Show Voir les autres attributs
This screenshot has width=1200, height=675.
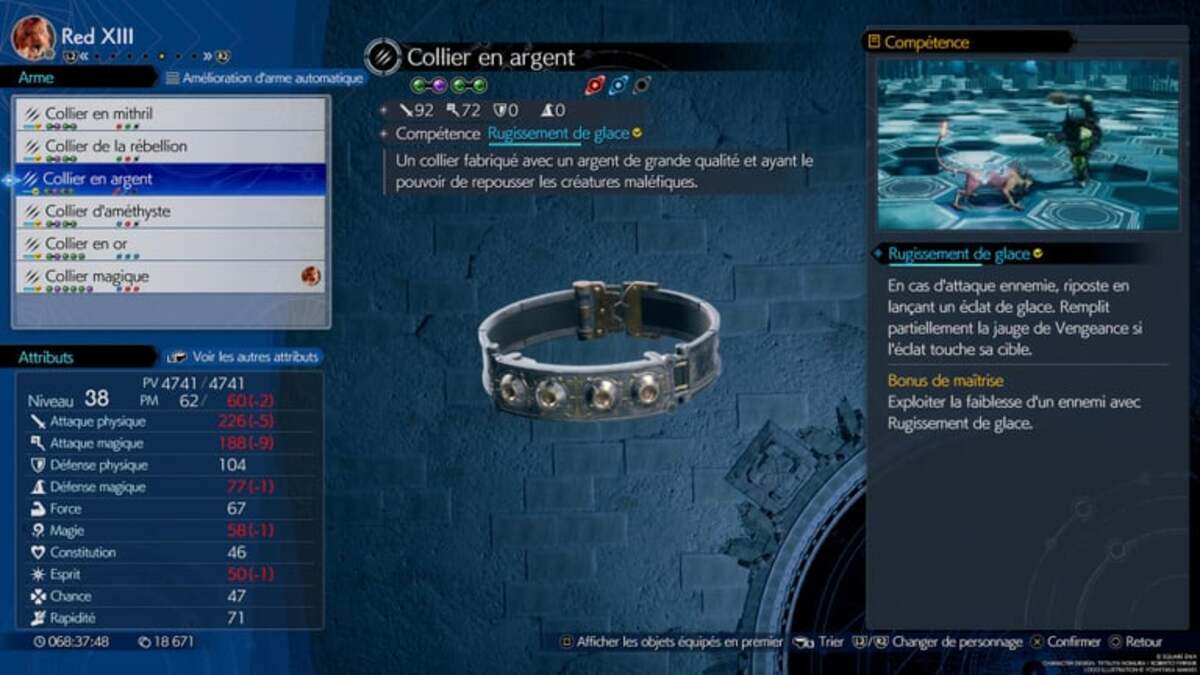(243, 356)
